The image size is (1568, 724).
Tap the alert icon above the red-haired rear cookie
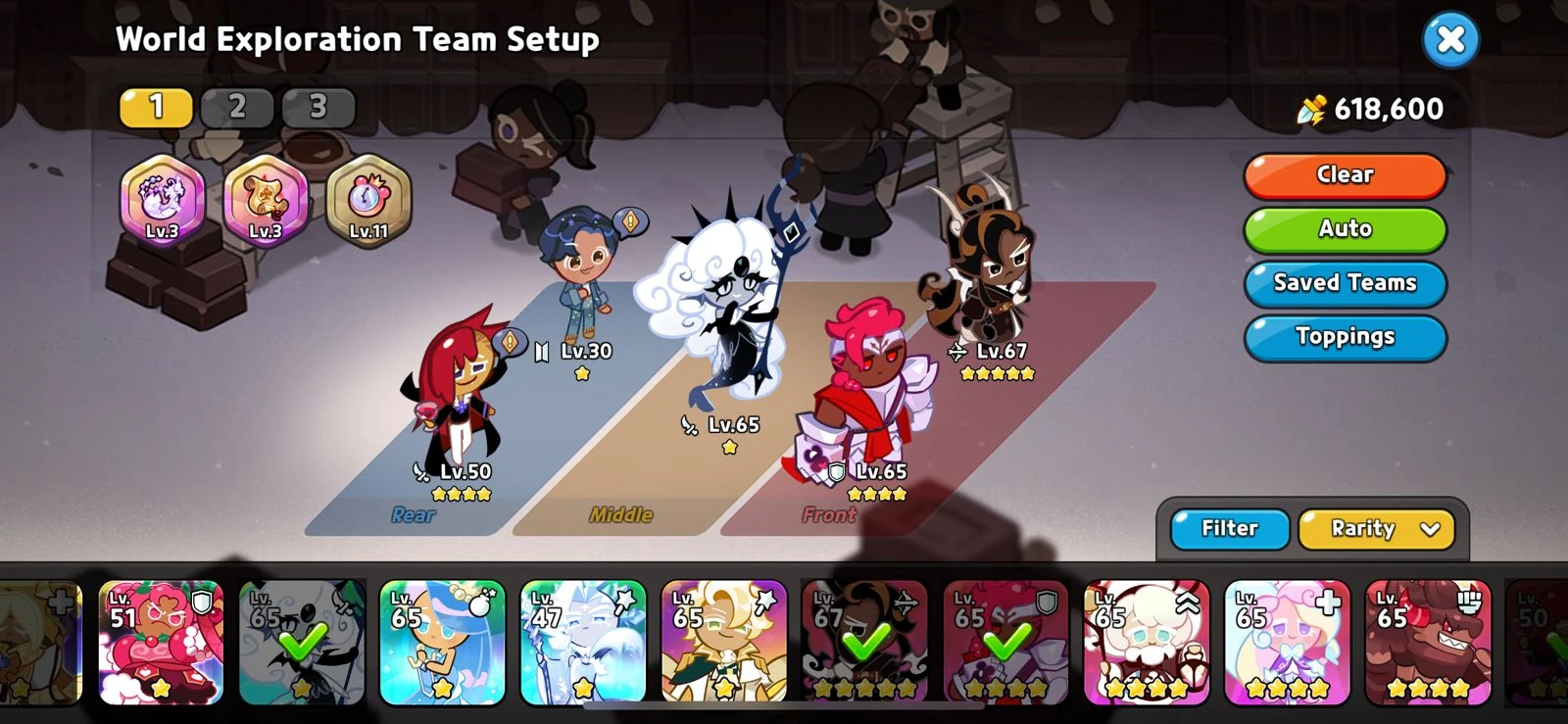click(510, 344)
